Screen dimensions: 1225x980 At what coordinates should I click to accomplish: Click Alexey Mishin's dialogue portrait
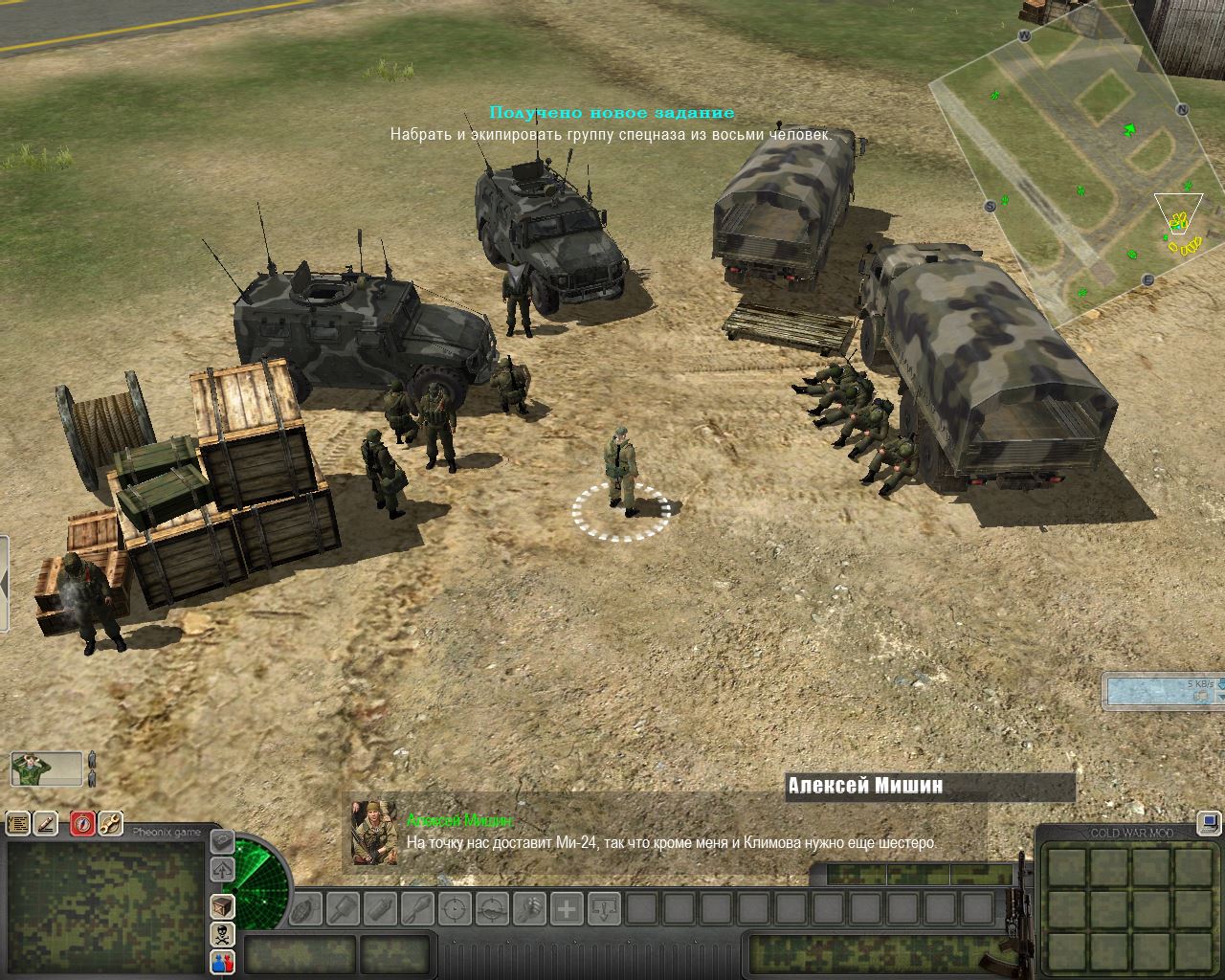click(374, 833)
